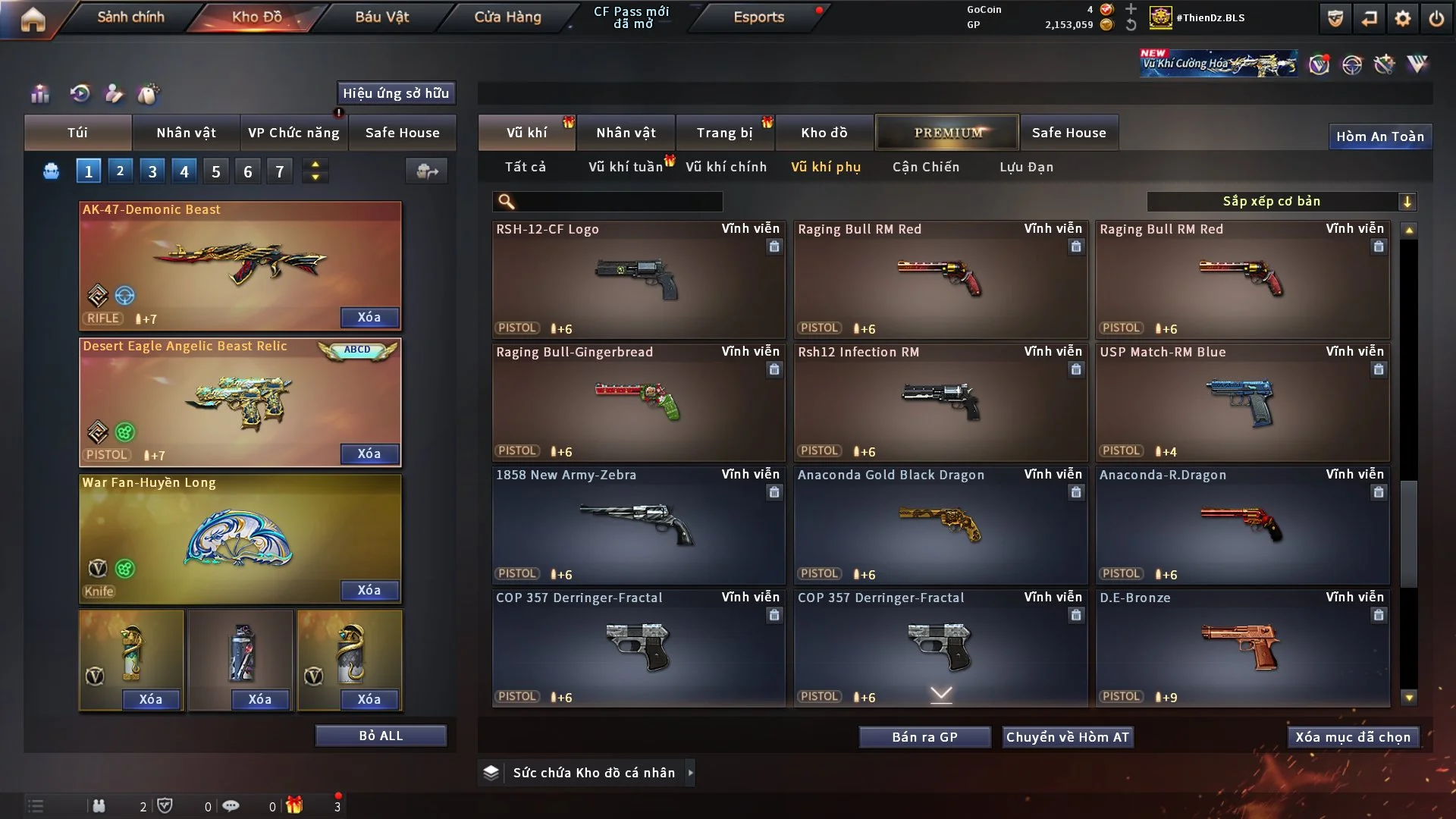Select bag slot number 3
Viewport: 1456px width, 819px height.
click(x=152, y=171)
